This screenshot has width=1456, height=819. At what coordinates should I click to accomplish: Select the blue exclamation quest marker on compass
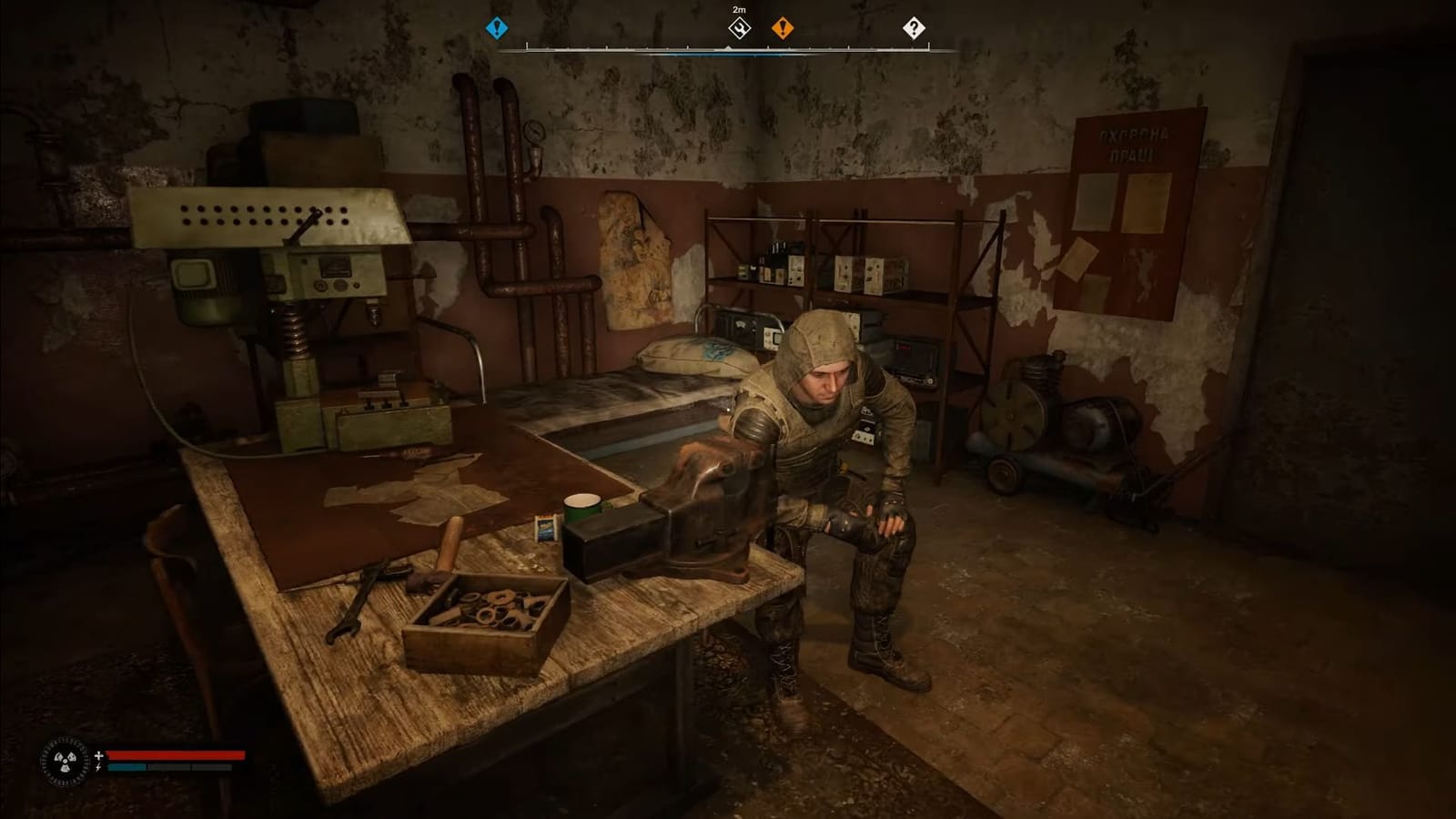pos(496,28)
